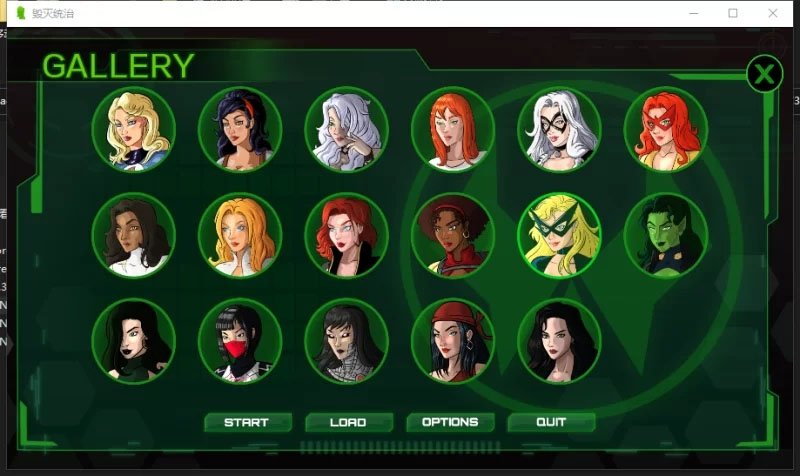This screenshot has height=476, width=800.
Task: Choose the woman with red bandana portrait
Action: pos(453,341)
